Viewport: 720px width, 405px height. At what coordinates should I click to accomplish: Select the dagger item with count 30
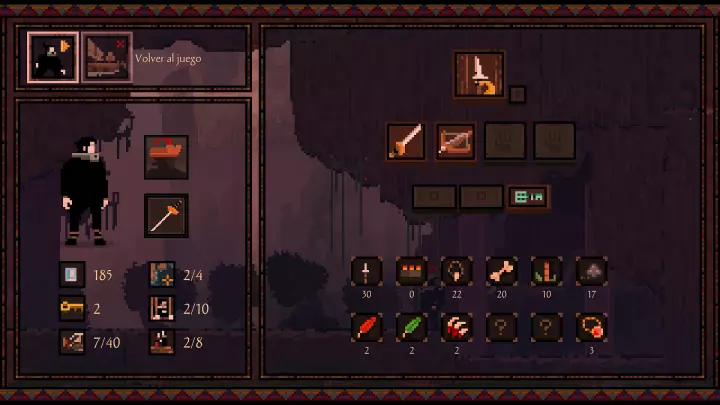pos(367,272)
